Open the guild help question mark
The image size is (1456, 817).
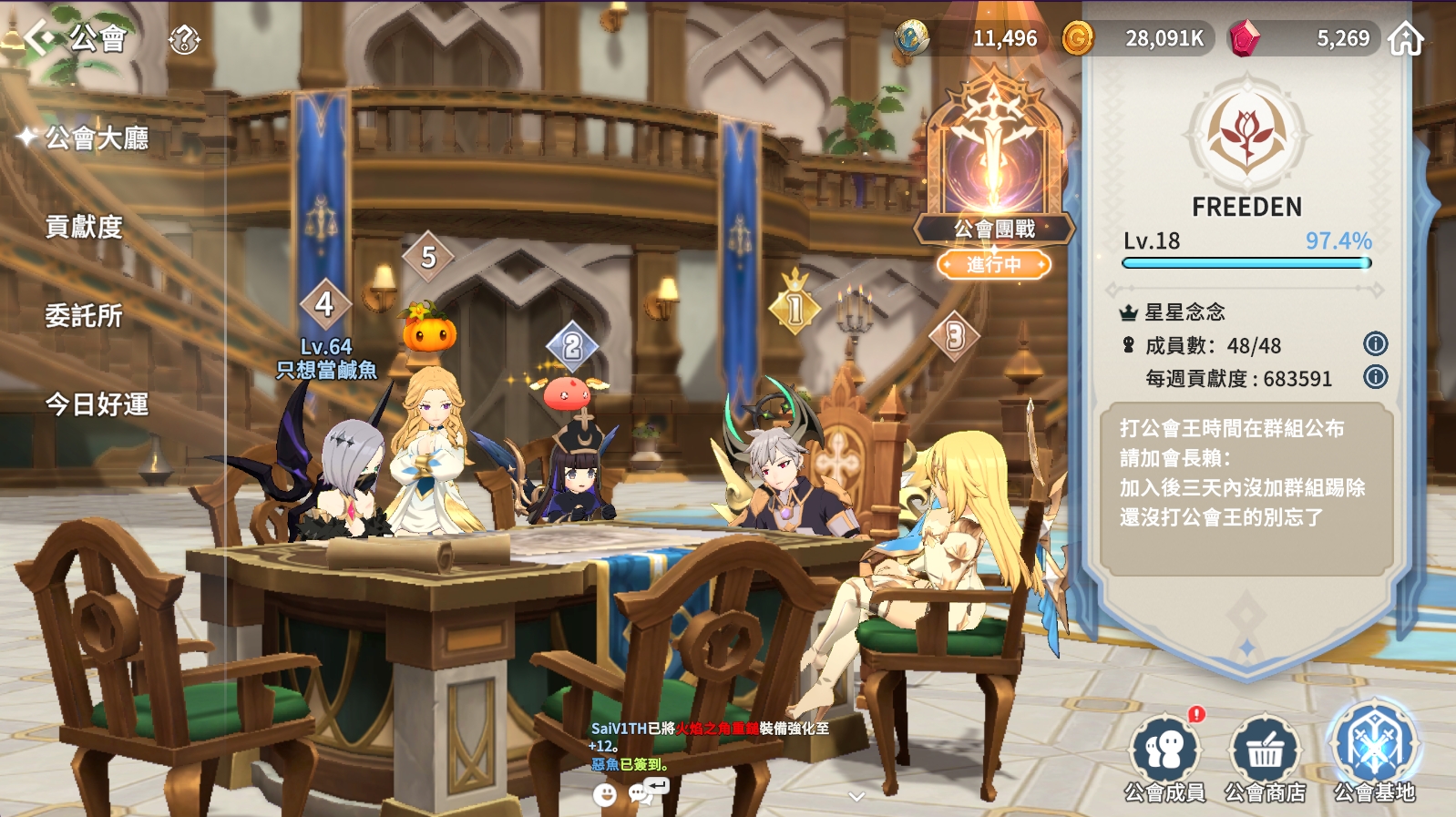tap(184, 39)
